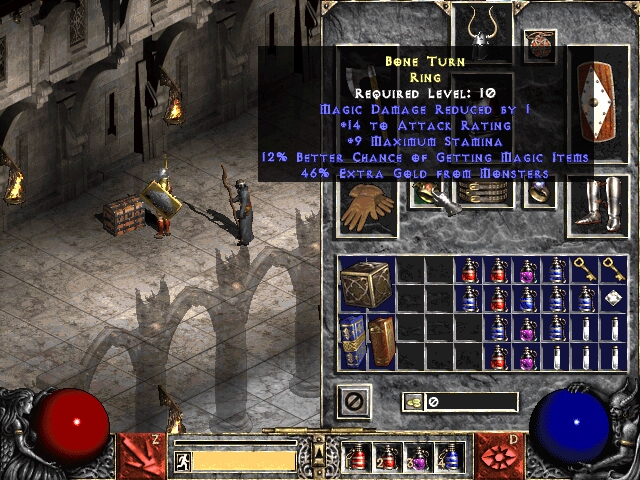Select the horned helm equipment slot
The image size is (640, 480).
click(x=483, y=30)
